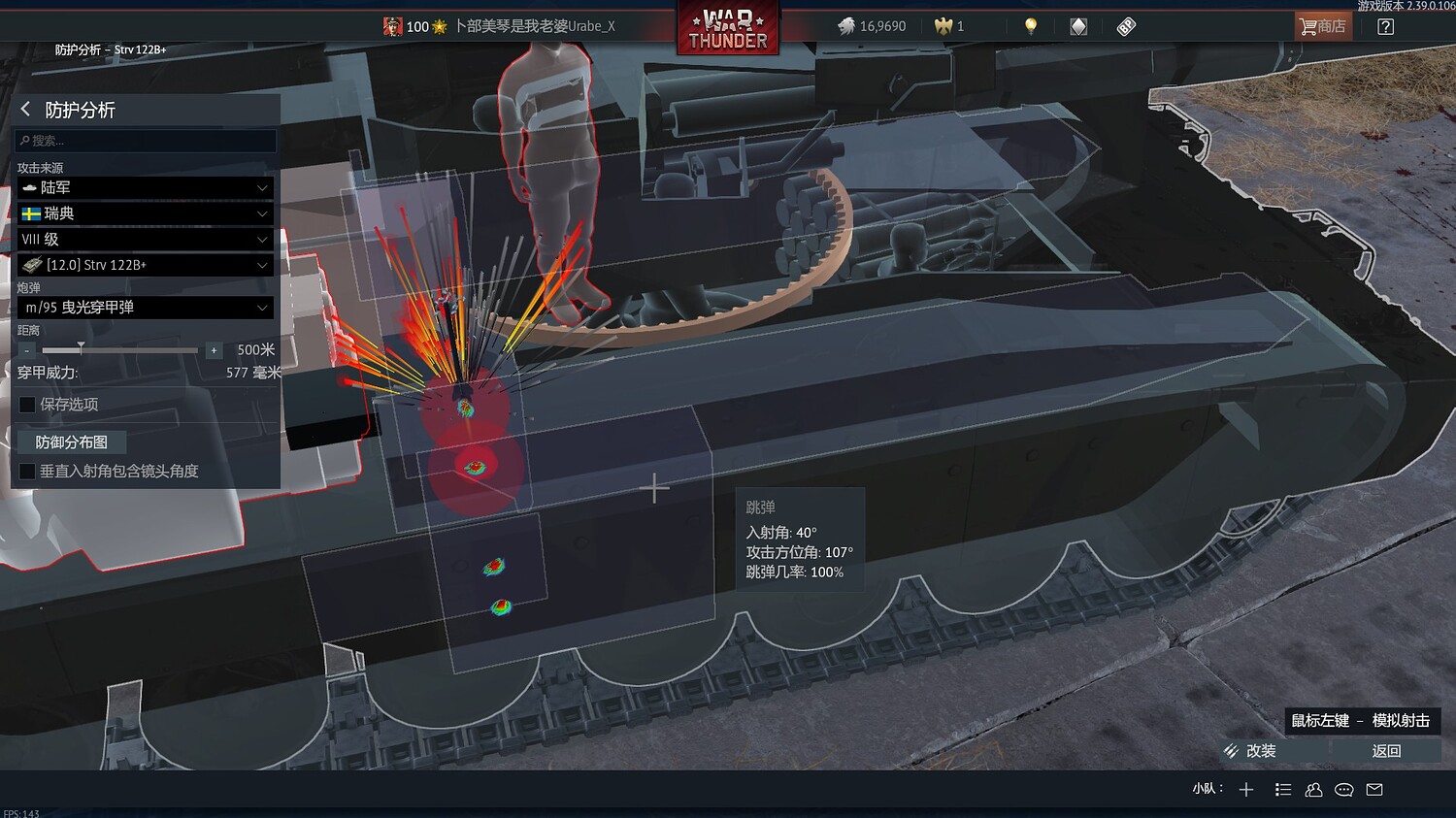Click the light bulb tips icon
The image size is (1456, 818).
point(1030,26)
